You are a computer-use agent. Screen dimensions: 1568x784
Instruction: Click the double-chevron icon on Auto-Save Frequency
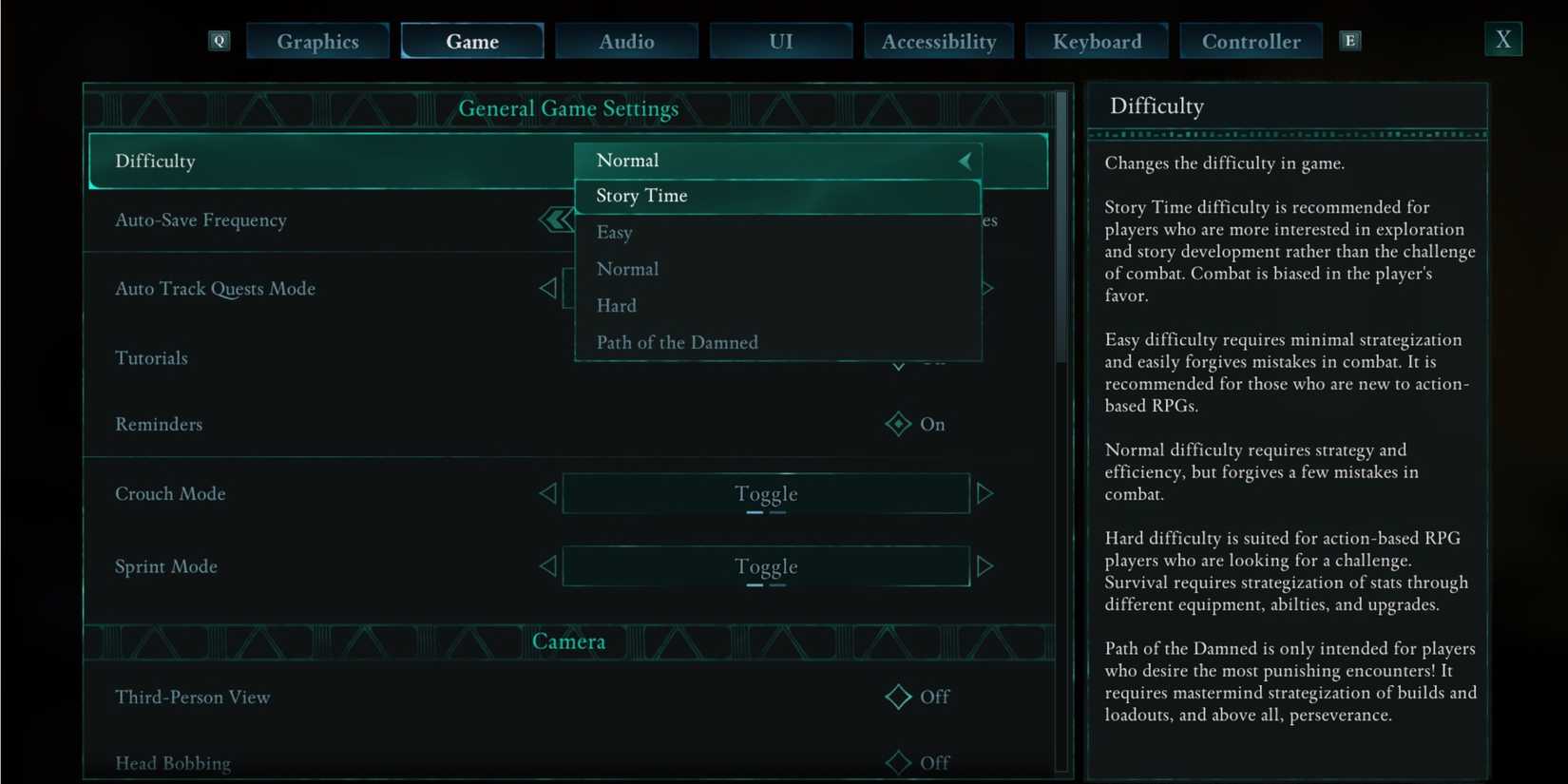(554, 219)
